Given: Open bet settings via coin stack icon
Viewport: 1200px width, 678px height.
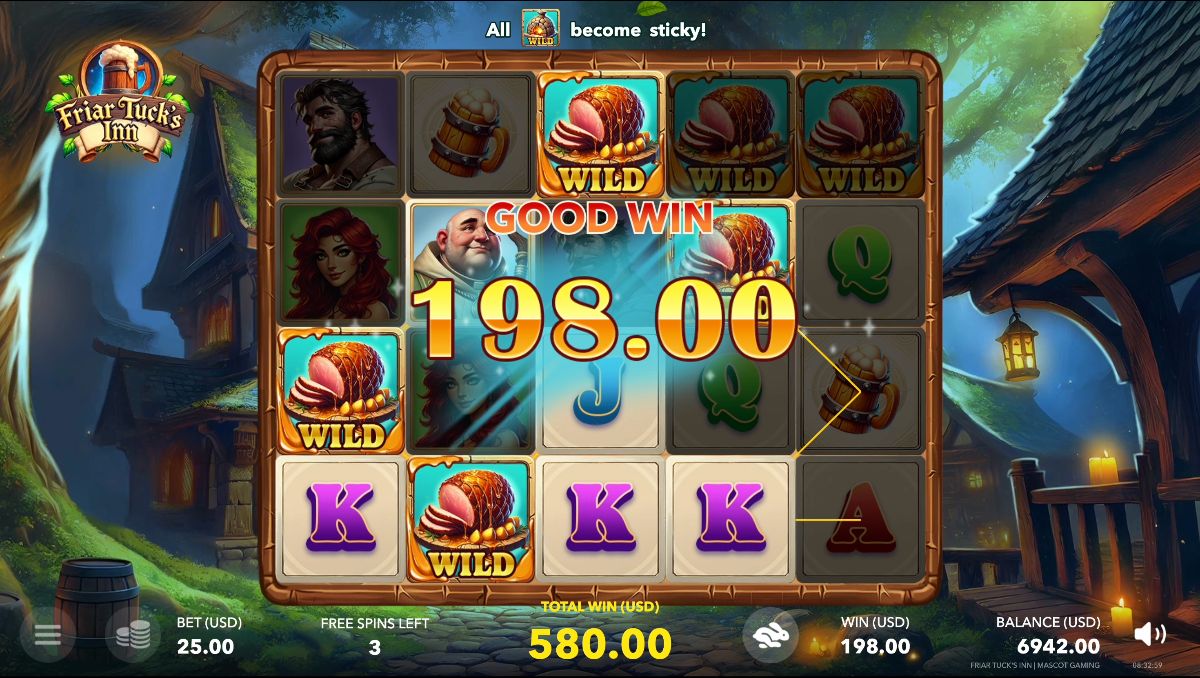Looking at the screenshot, I should [133, 634].
